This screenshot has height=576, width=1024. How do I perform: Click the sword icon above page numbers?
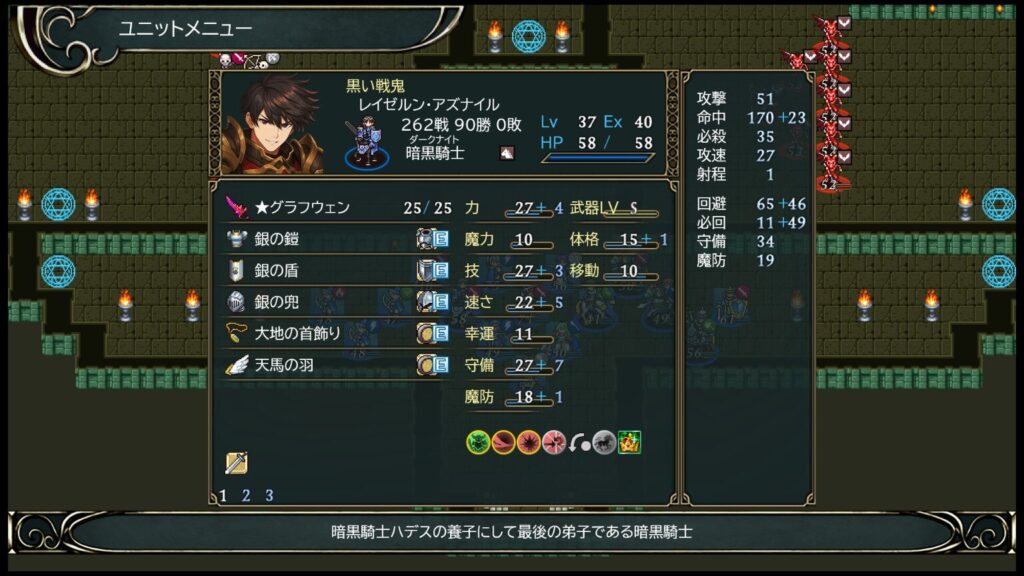coord(236,463)
